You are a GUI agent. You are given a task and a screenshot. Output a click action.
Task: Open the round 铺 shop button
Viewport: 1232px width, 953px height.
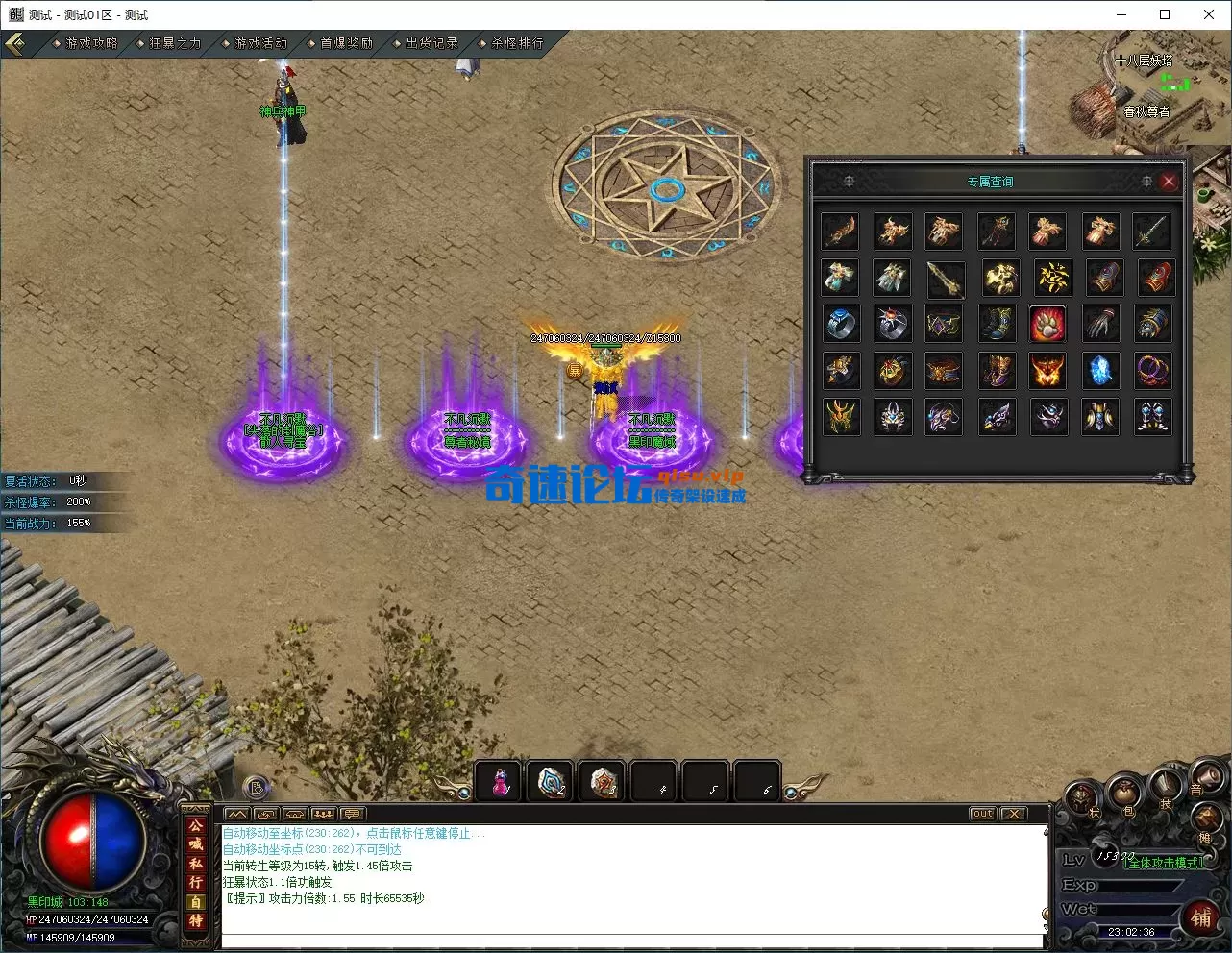1200,917
